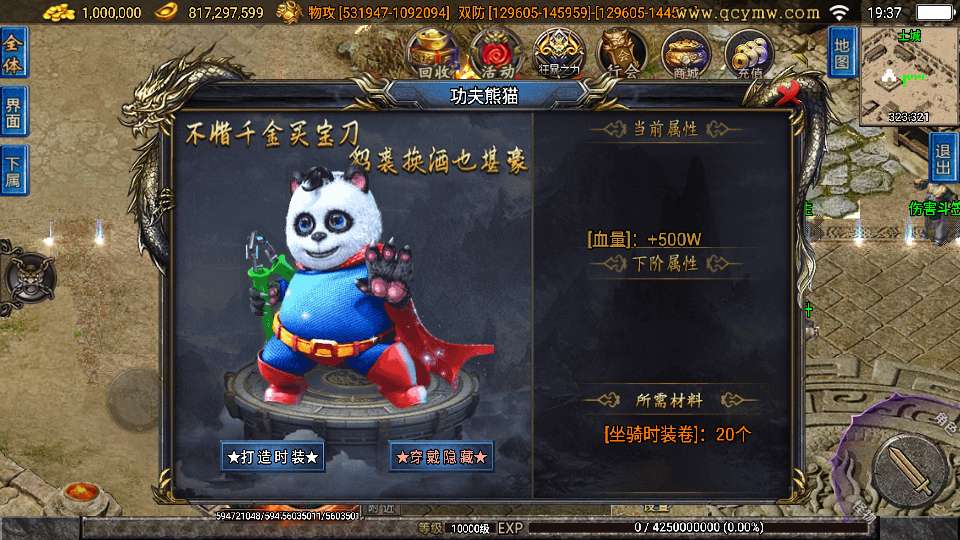Click the 打造时装 forge costume button
Screen dimensions: 960x540
(x=273, y=456)
